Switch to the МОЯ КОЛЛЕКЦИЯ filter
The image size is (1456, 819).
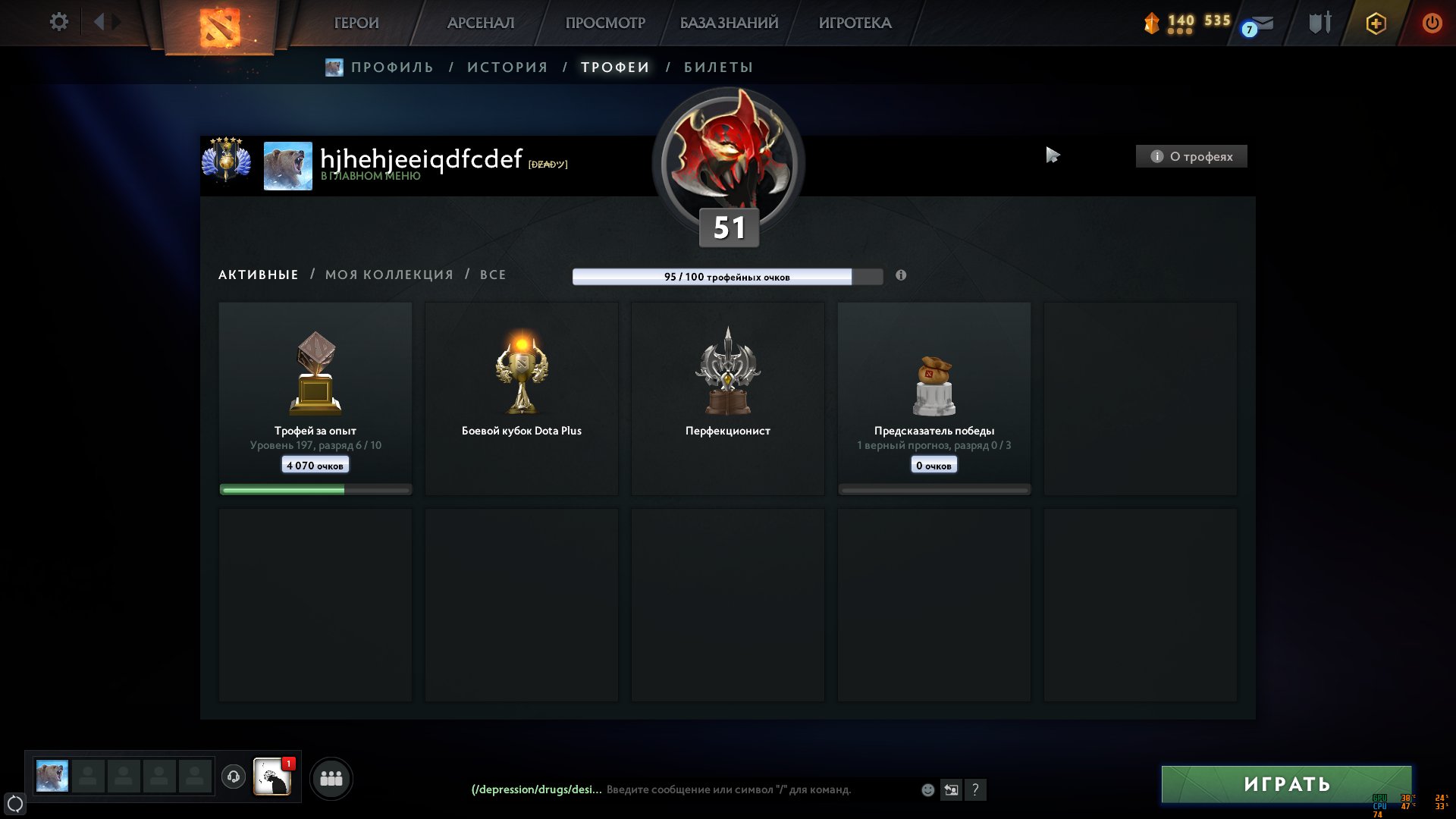(x=389, y=275)
